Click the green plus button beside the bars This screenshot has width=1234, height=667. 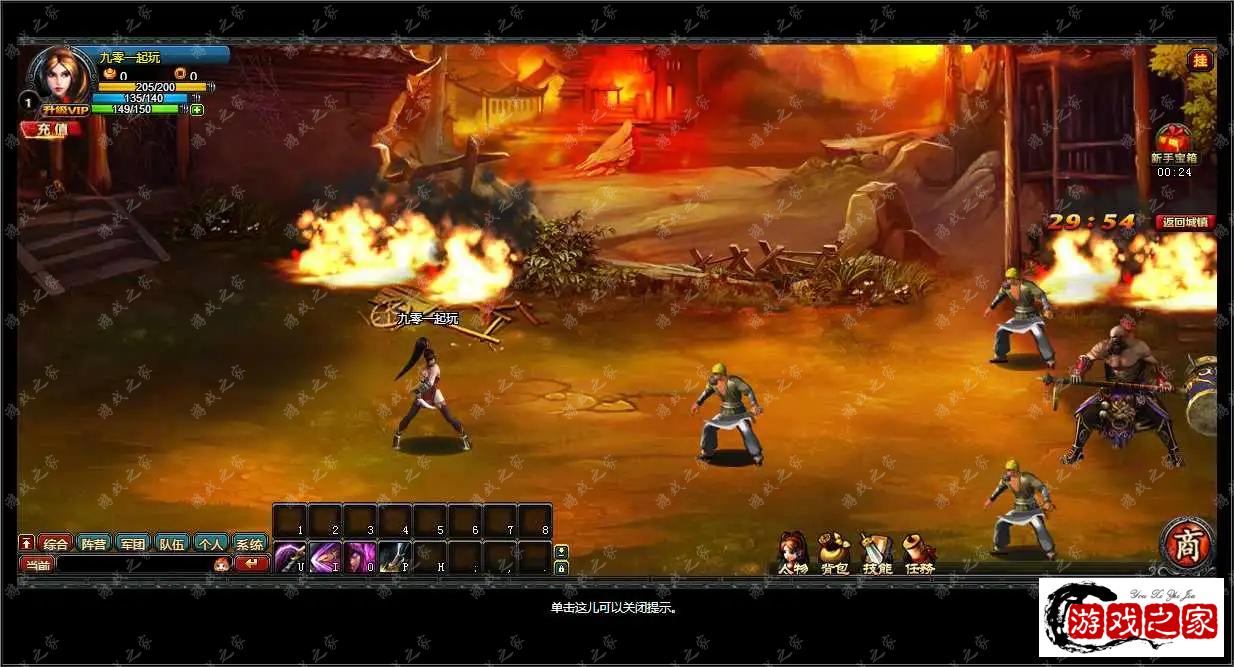tap(197, 110)
